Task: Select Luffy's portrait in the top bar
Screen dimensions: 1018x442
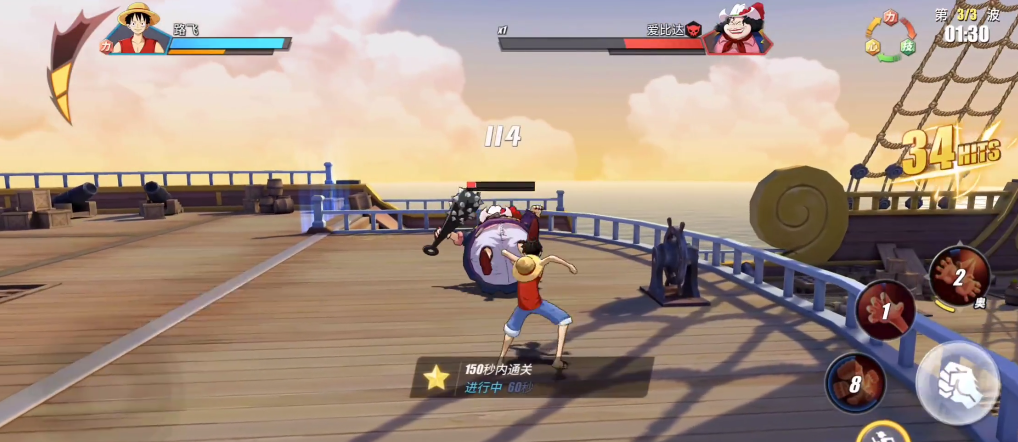Action: coord(139,30)
